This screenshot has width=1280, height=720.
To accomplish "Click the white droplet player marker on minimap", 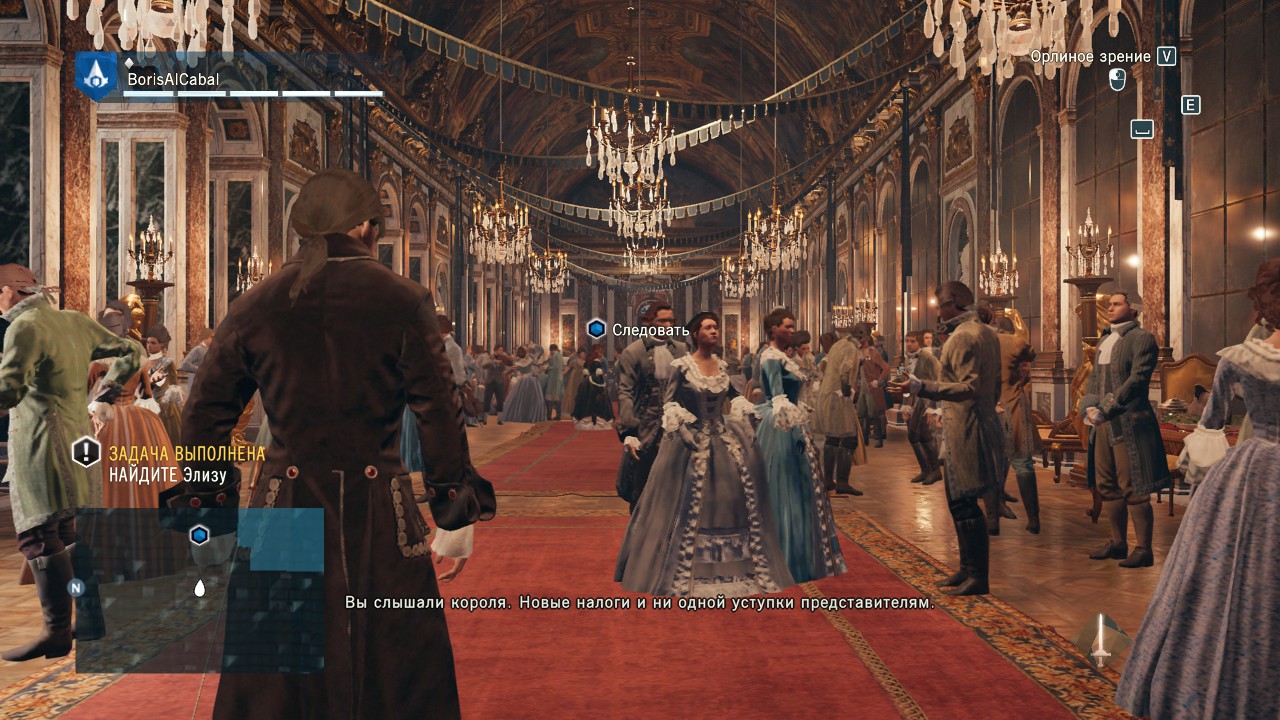I will 200,590.
